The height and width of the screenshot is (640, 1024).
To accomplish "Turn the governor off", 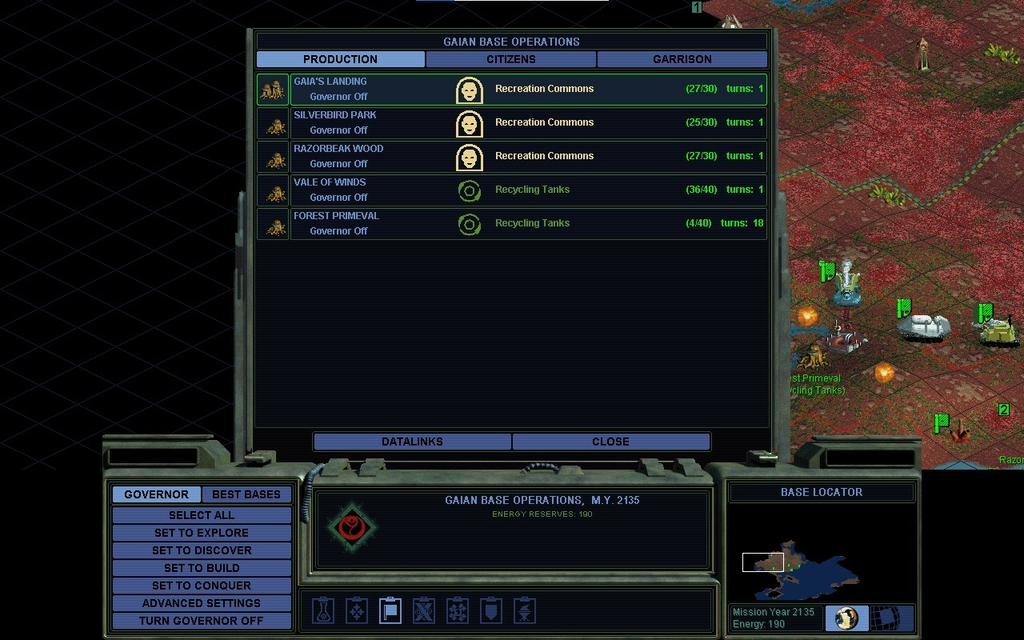I will pyautogui.click(x=201, y=621).
